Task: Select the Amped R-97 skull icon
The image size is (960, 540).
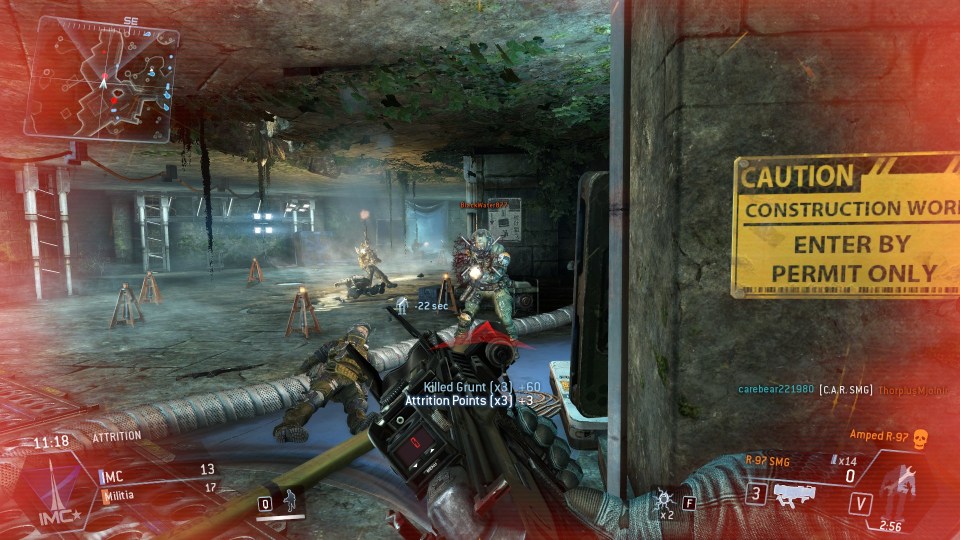Action: coord(920,437)
